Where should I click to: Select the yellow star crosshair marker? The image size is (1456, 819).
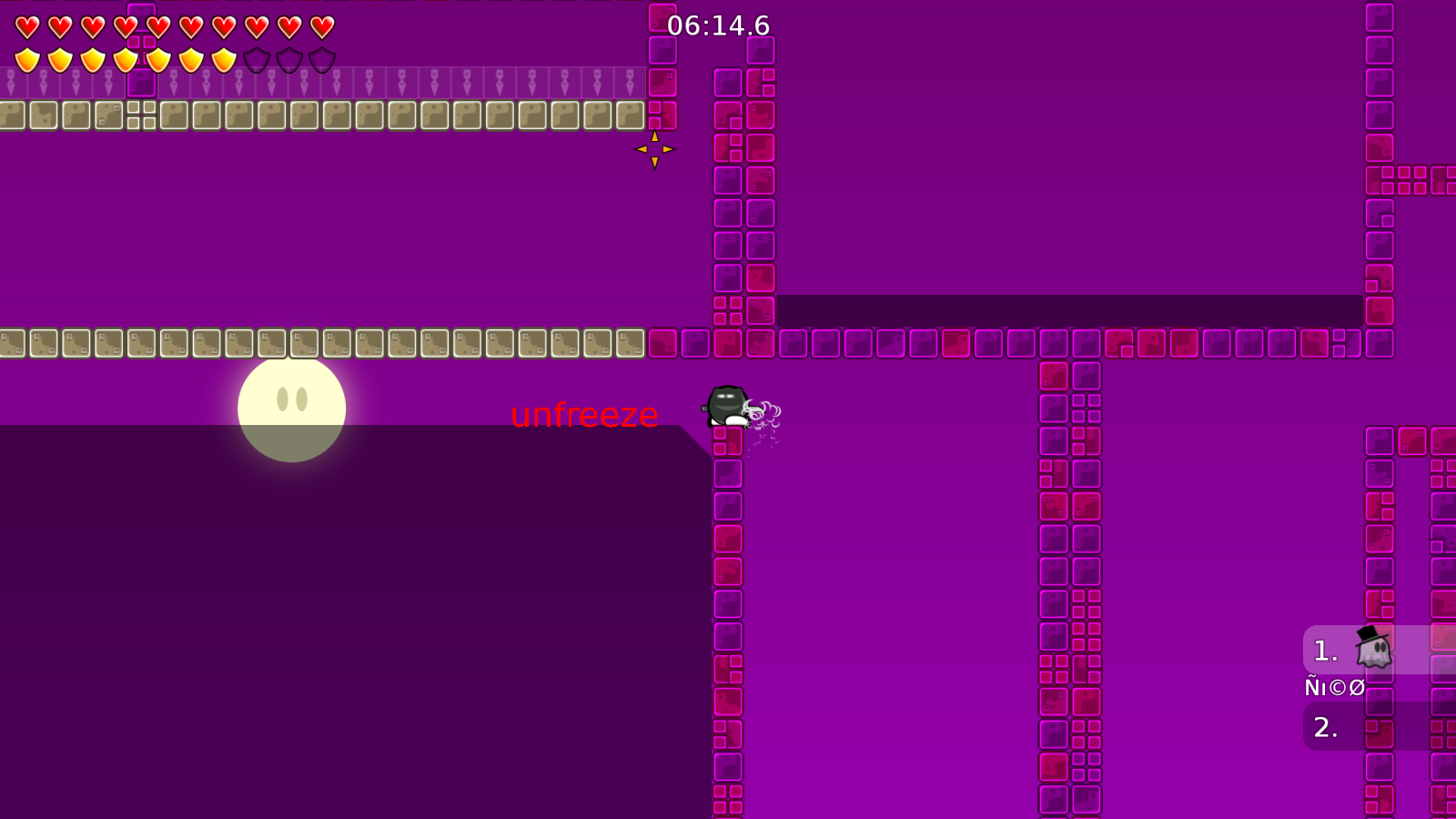point(654,149)
